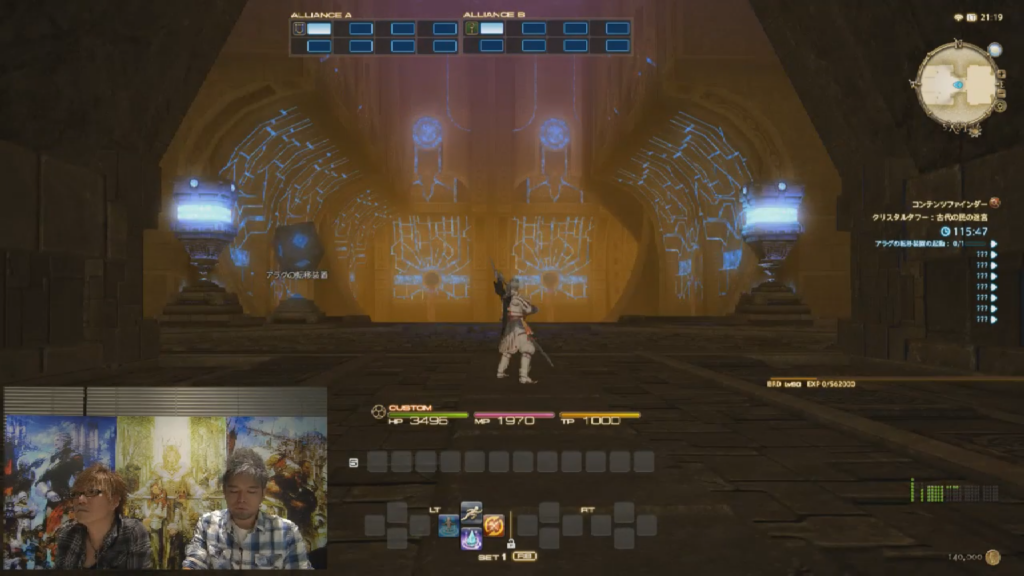The image size is (1024, 576).
Task: Click the weather icon beside the minimap
Action: (x=994, y=48)
